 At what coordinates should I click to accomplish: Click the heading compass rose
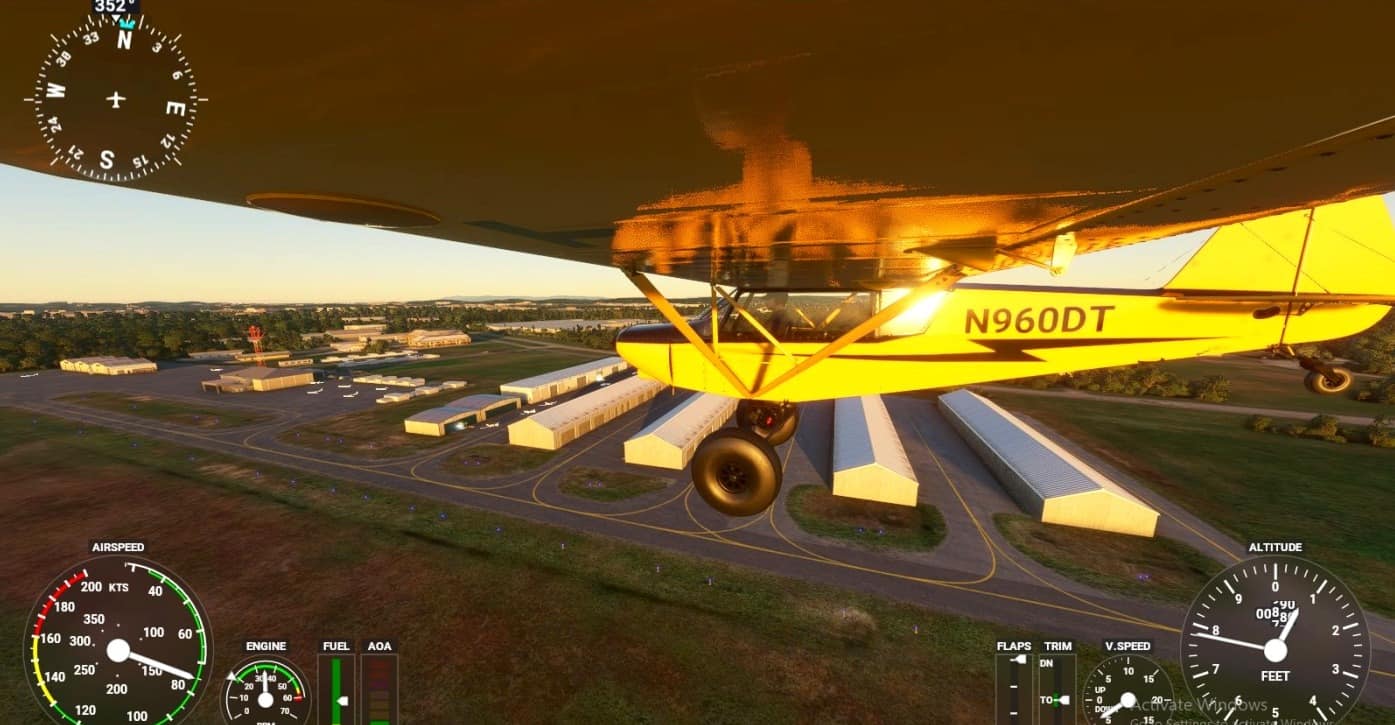(x=116, y=99)
